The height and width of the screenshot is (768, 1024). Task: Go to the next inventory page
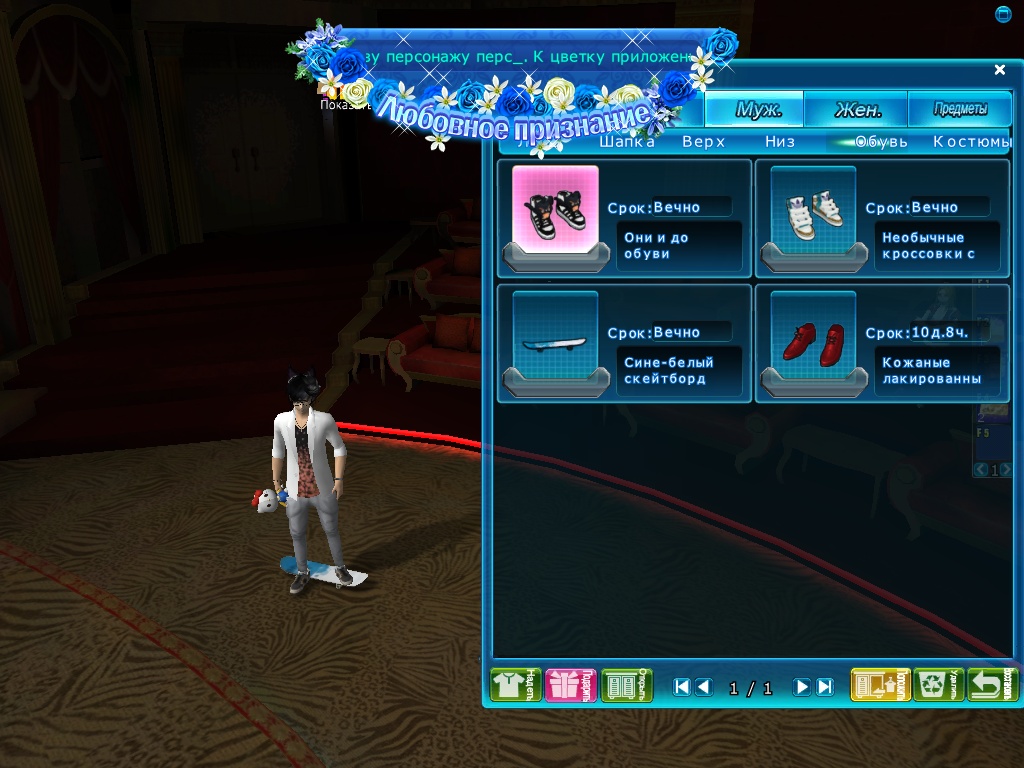click(802, 687)
